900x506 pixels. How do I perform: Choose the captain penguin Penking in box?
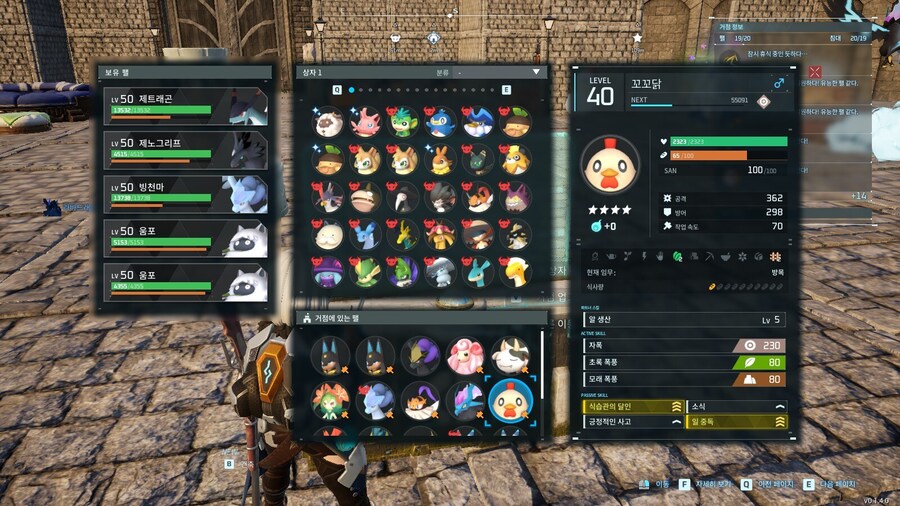478,123
